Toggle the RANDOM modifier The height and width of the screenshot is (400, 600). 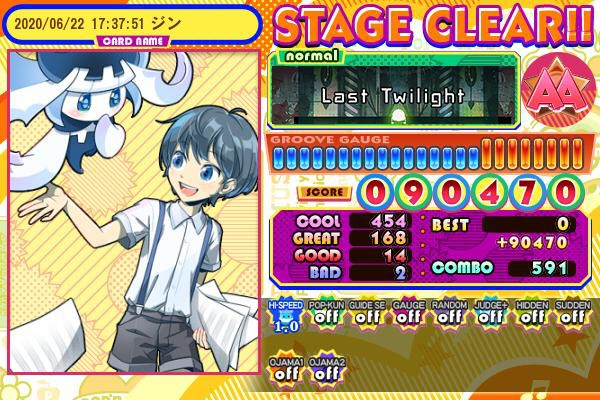(447, 316)
